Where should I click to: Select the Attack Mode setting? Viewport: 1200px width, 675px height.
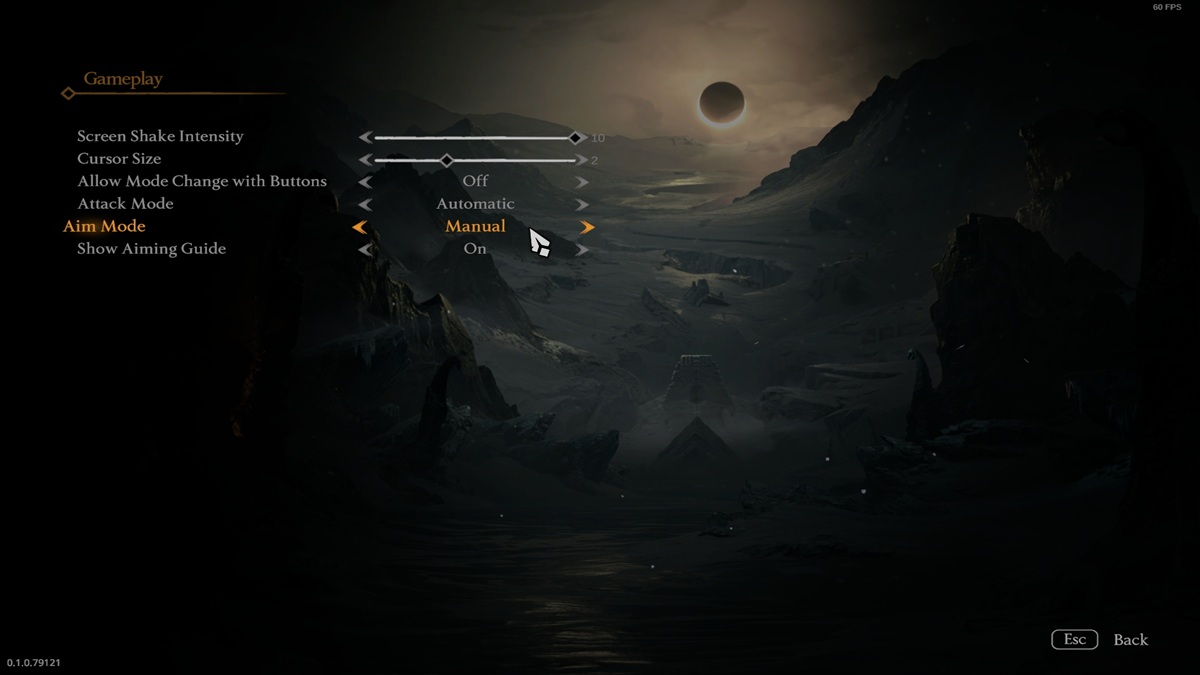click(125, 204)
